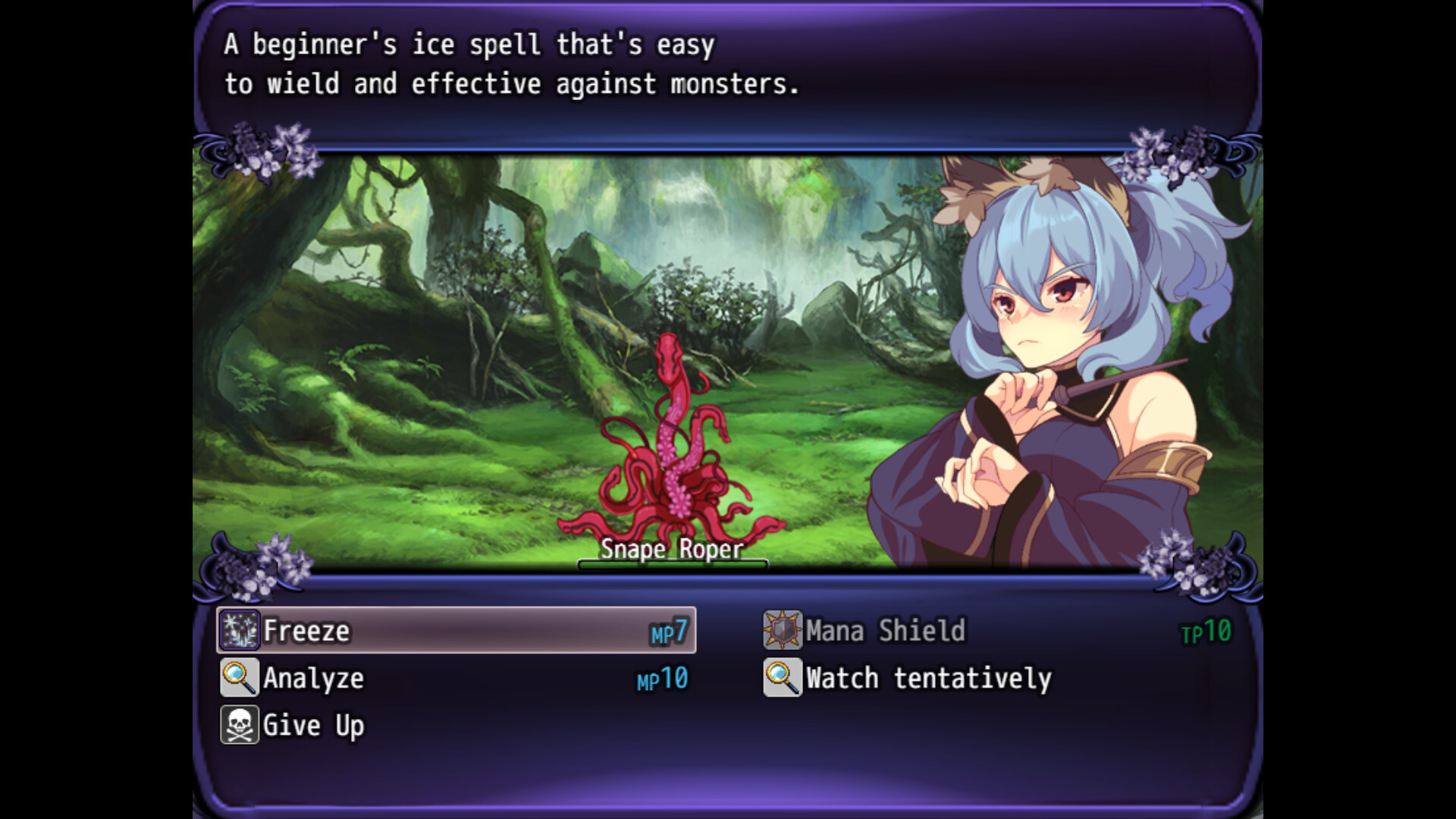Choose the Give Up command
This screenshot has width=1456, height=819.
(312, 725)
